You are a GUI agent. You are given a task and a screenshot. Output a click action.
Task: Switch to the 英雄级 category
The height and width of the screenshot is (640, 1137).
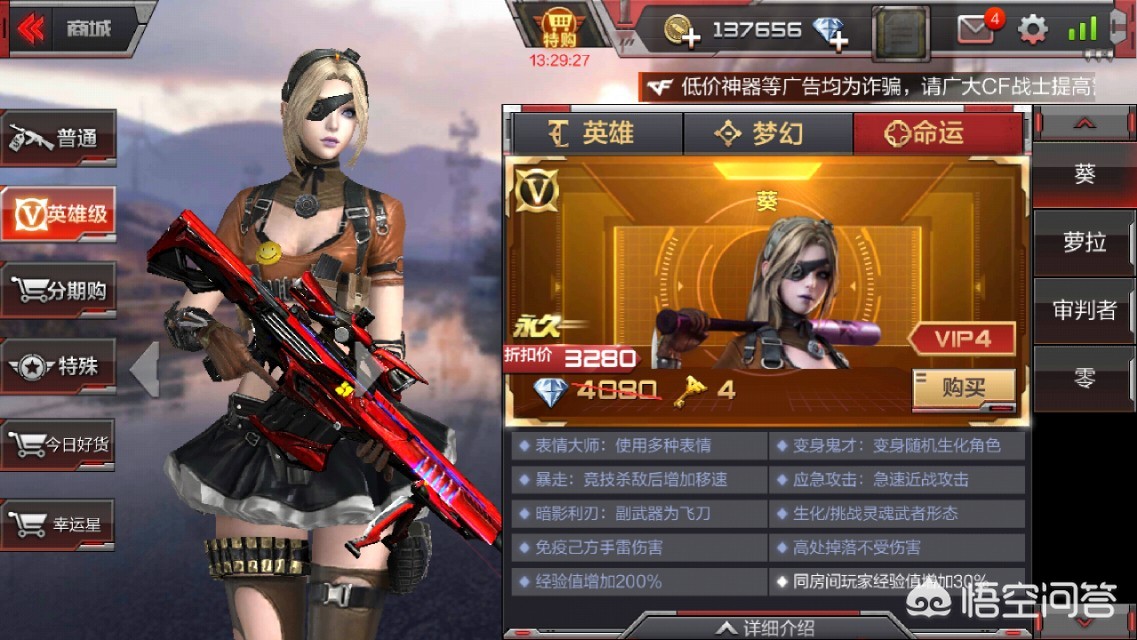[59, 213]
